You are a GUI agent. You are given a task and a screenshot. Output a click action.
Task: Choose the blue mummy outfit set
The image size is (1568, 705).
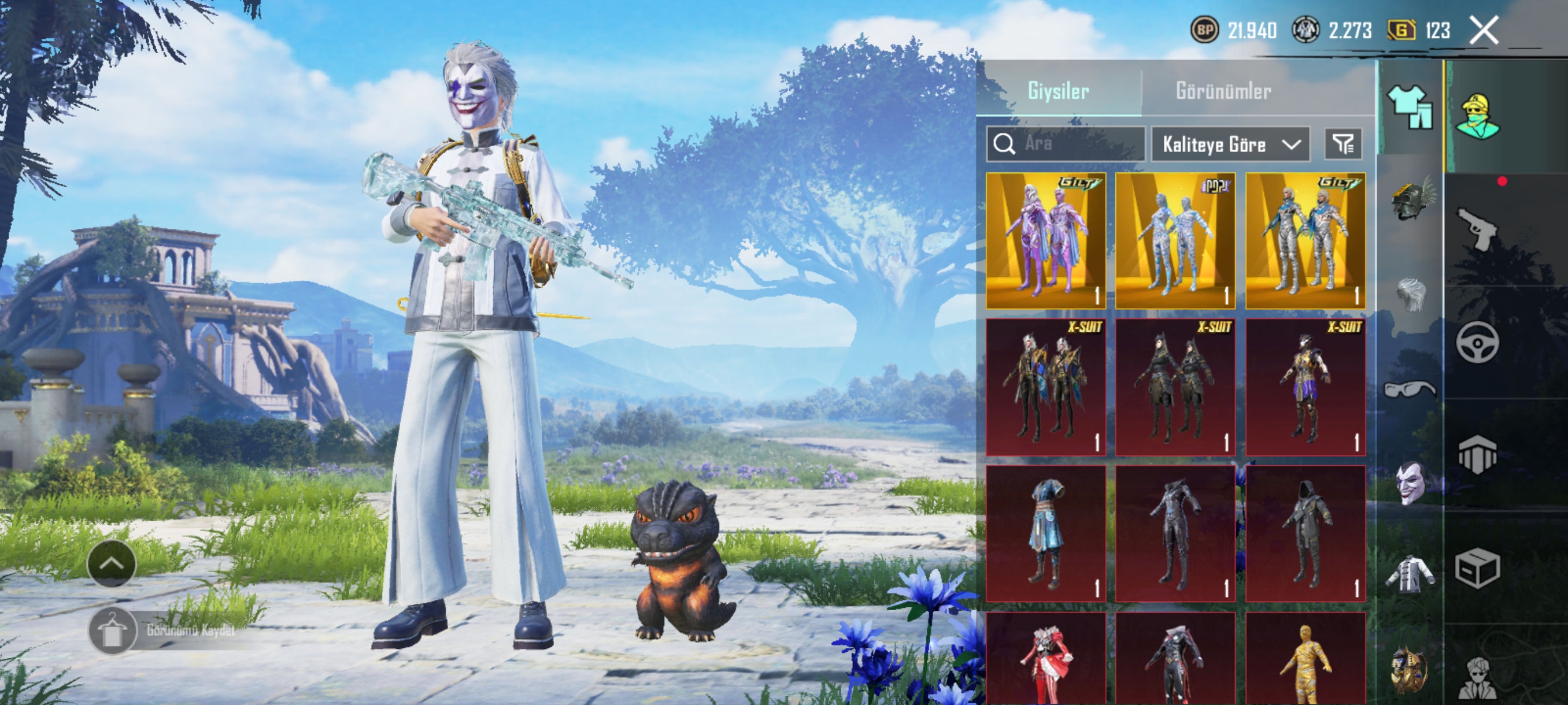1175,241
